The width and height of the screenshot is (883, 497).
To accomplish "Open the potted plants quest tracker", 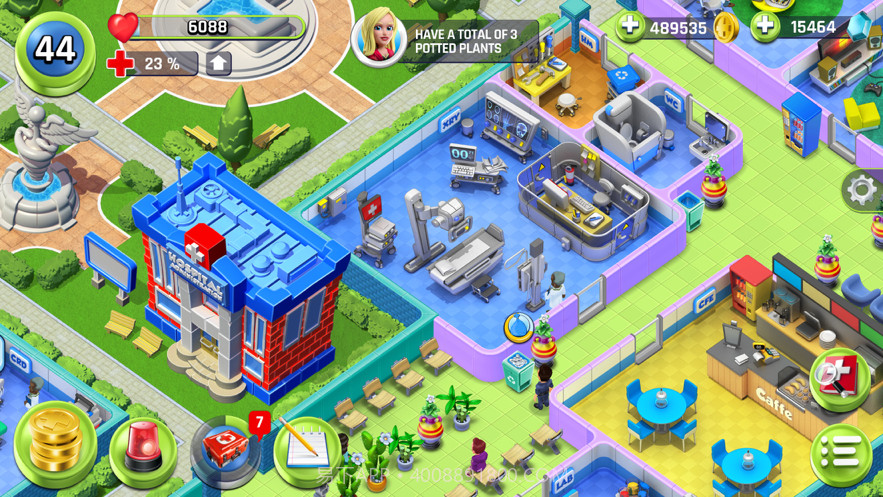I will pyautogui.click(x=445, y=41).
